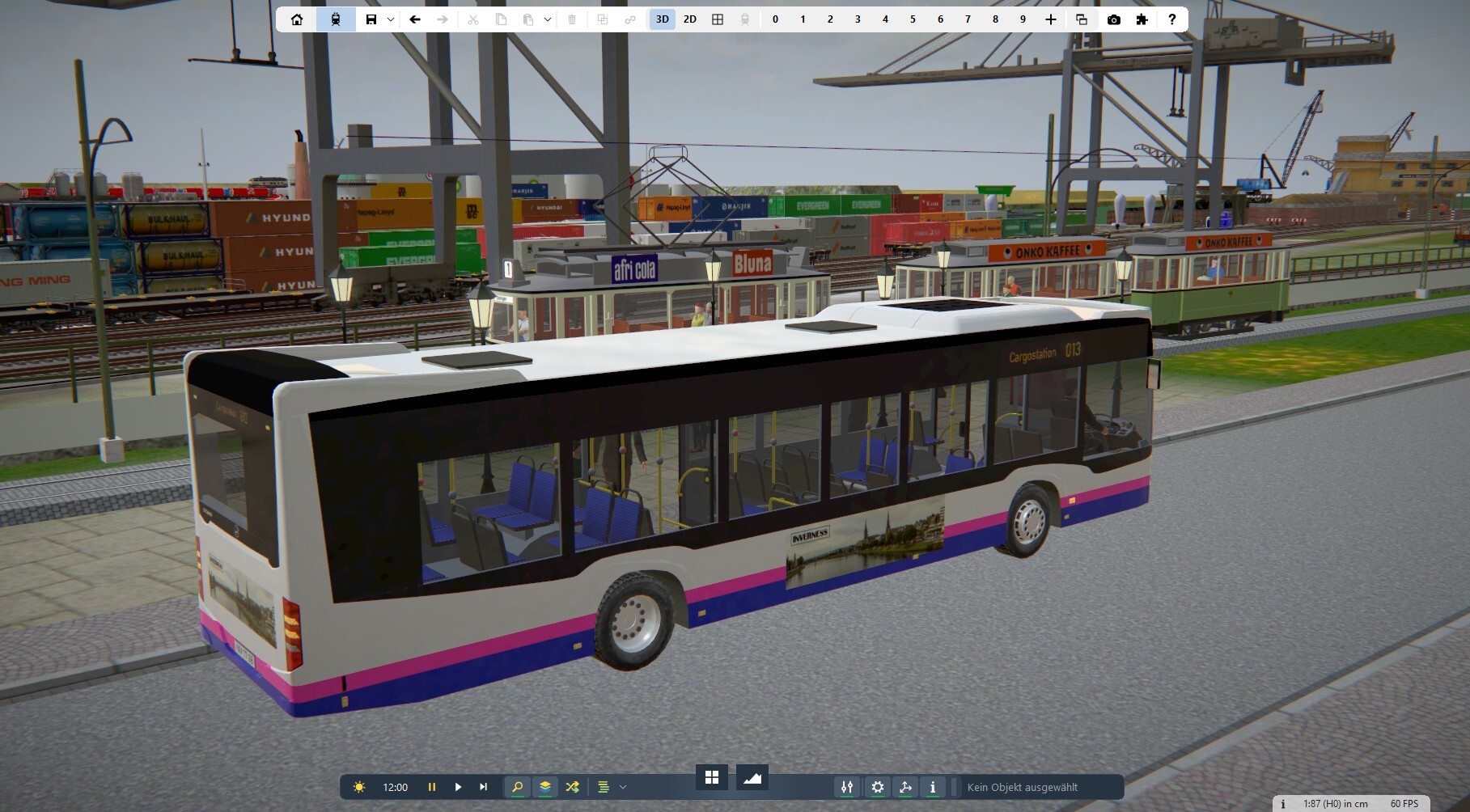Jump to camera position 5
This screenshot has width=1470, height=812.
point(913,19)
